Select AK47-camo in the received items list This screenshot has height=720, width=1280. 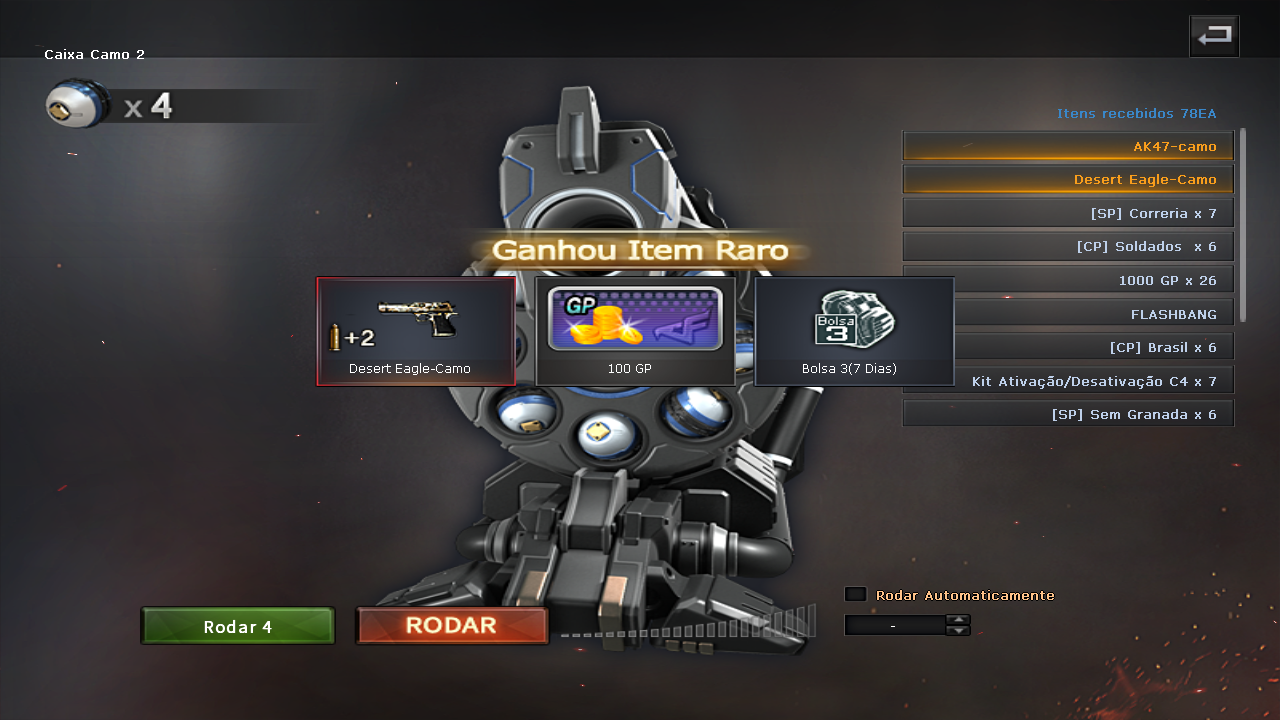1068,145
